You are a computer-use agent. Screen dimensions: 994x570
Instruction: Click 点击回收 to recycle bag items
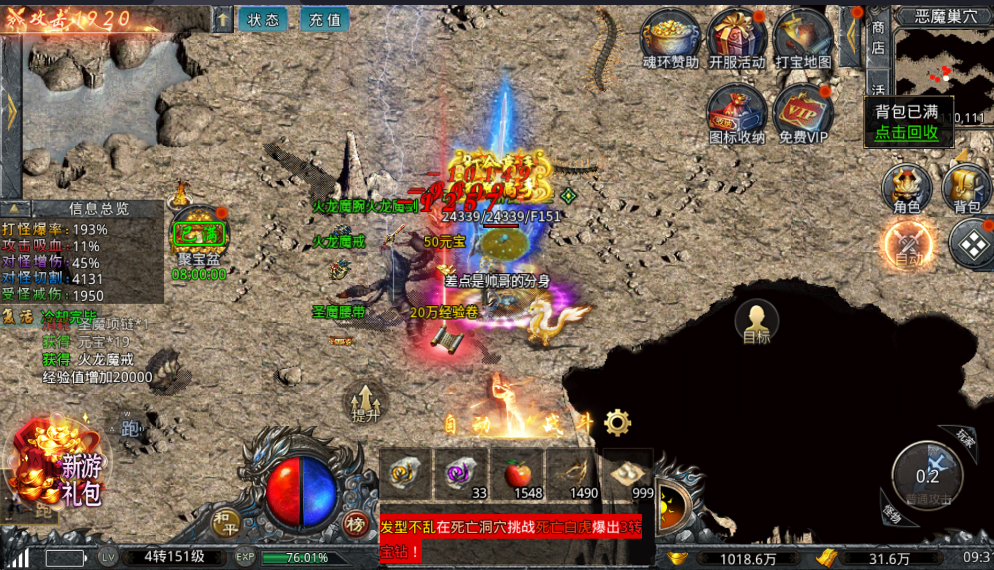[x=907, y=132]
